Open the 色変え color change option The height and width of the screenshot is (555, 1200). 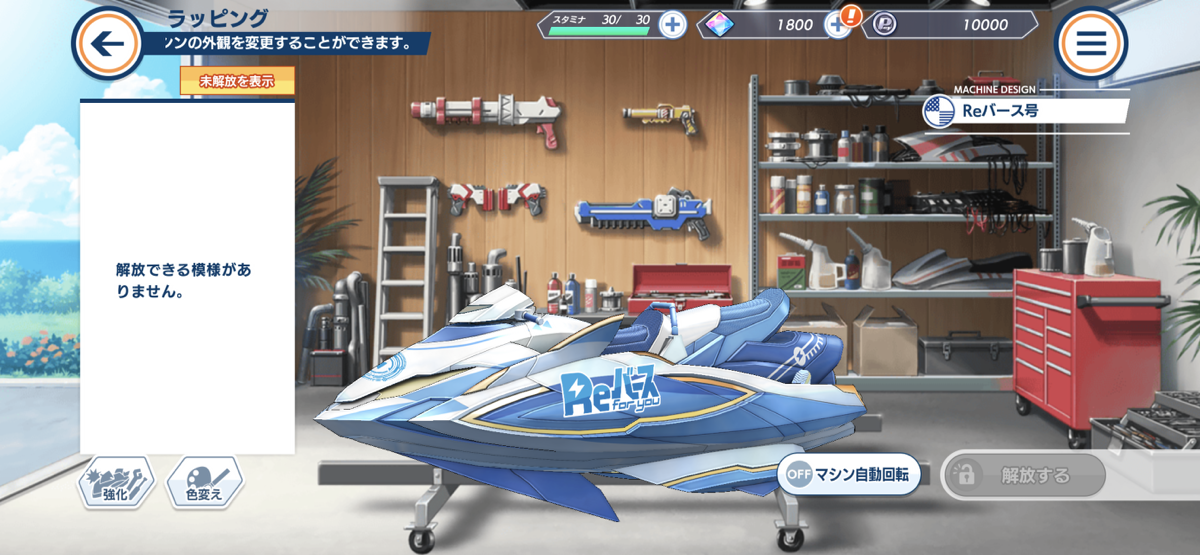click(x=204, y=484)
